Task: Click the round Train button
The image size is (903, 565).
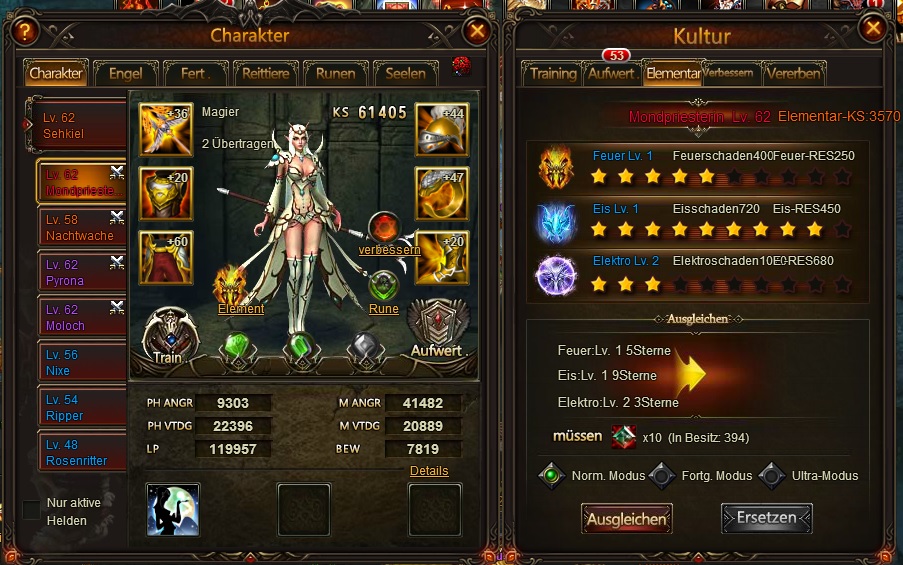Action: pyautogui.click(x=169, y=334)
